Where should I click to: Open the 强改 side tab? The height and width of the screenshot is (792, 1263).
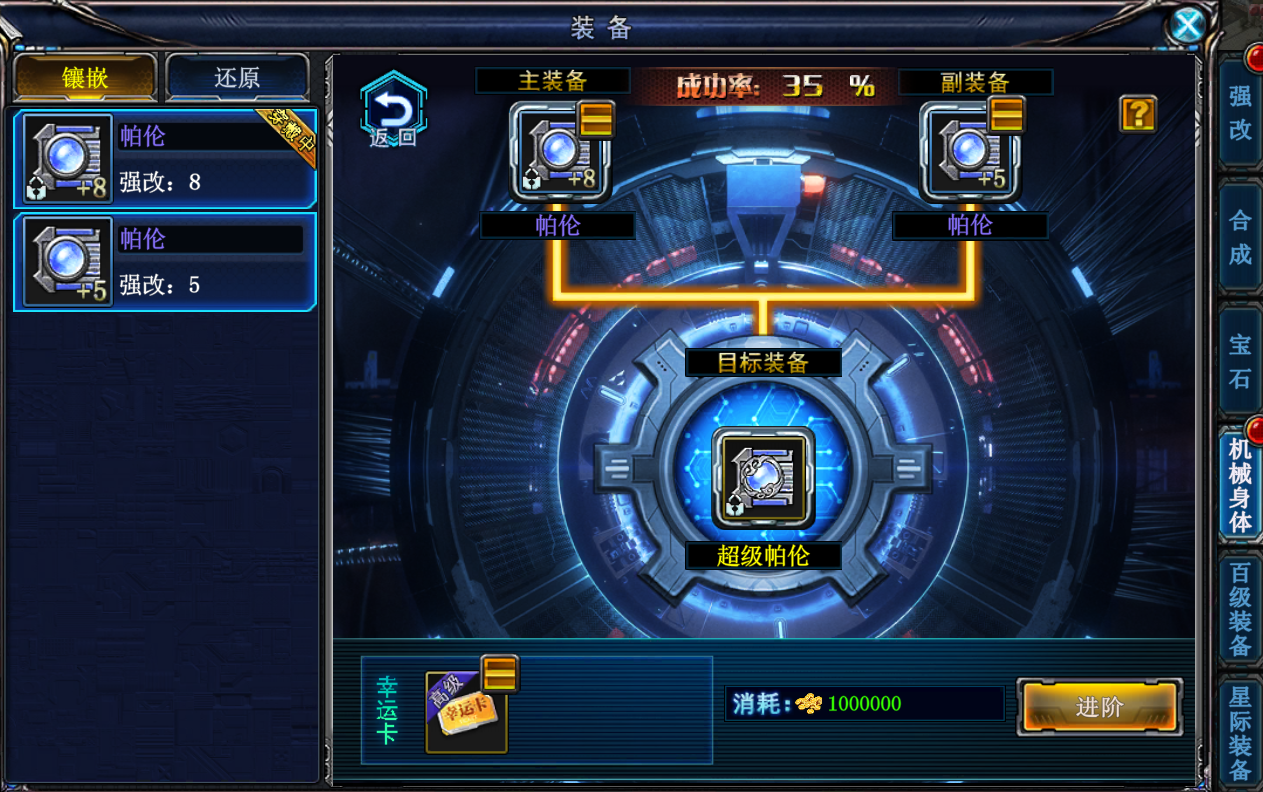[1240, 113]
